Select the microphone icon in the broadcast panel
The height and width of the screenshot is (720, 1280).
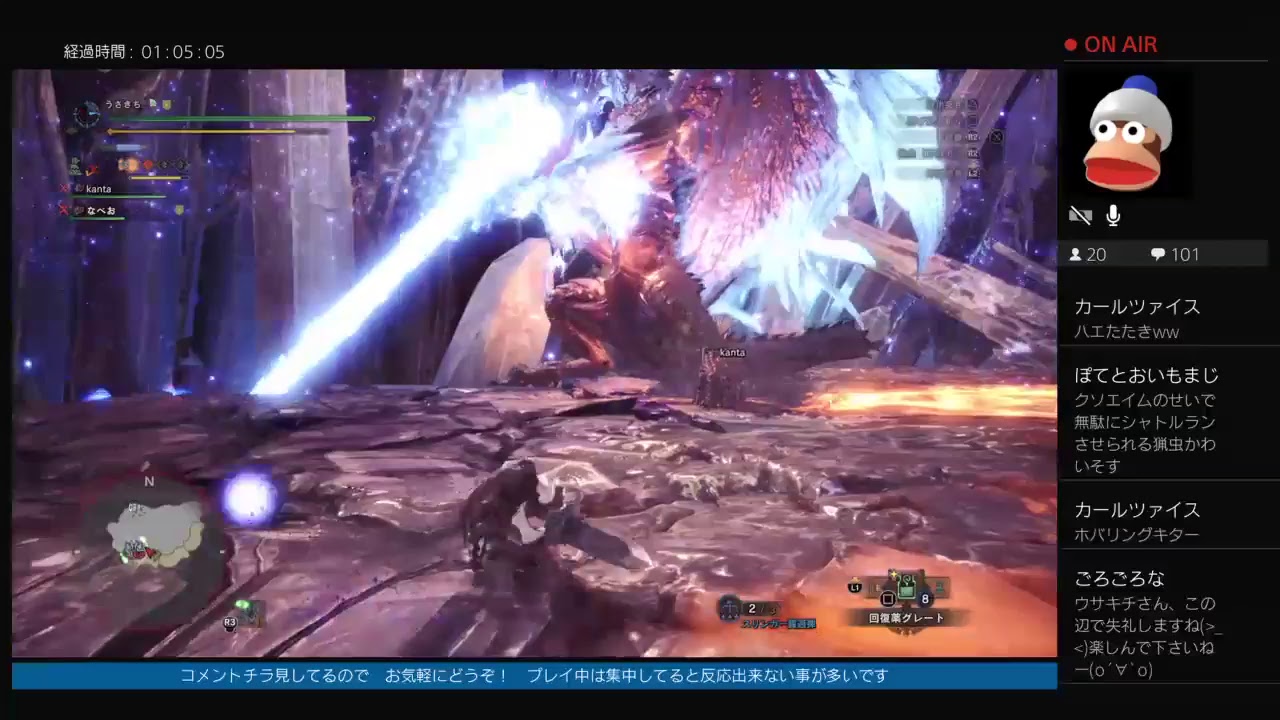tap(1112, 215)
